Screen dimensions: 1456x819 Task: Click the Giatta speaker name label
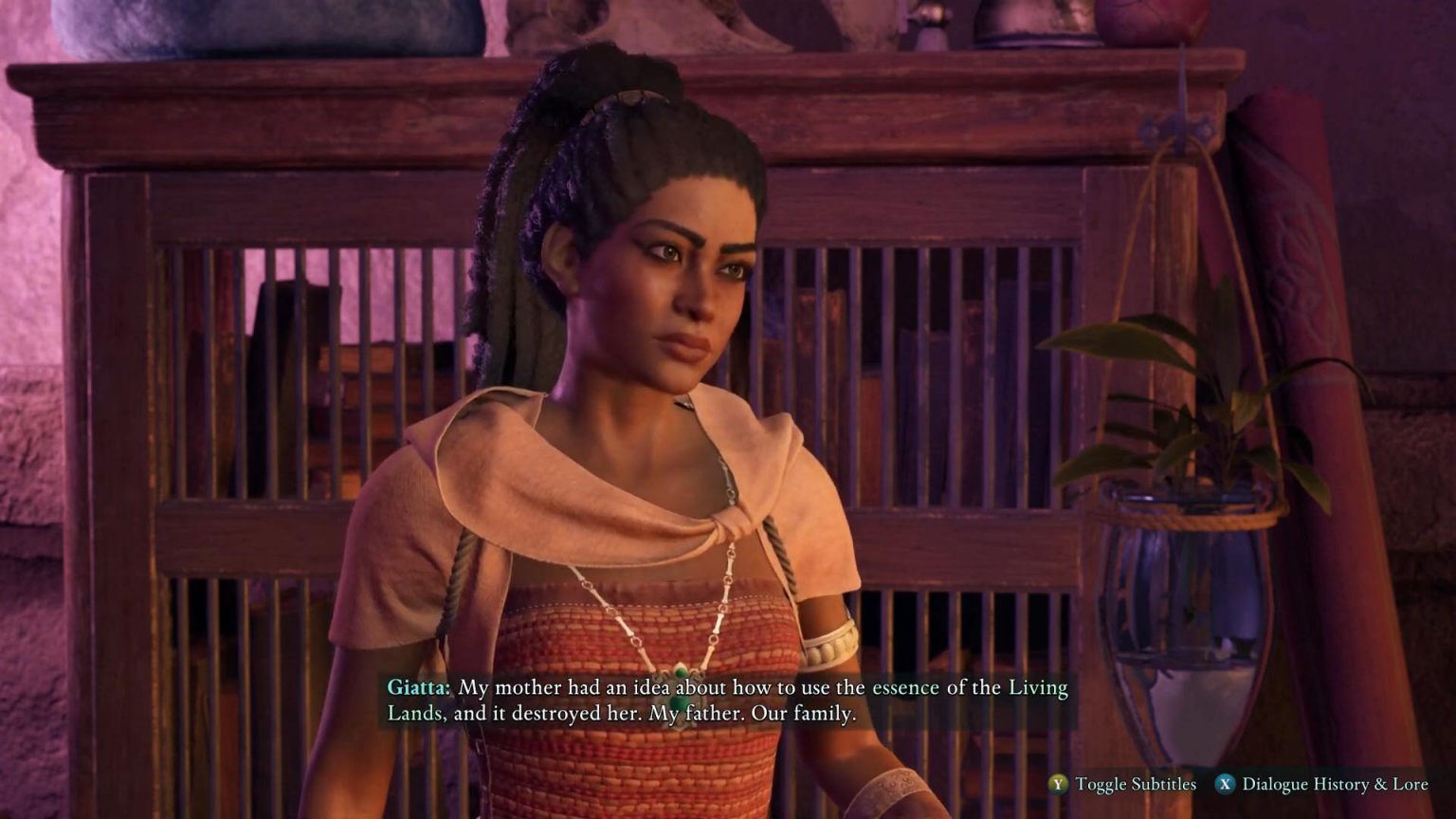point(417,688)
